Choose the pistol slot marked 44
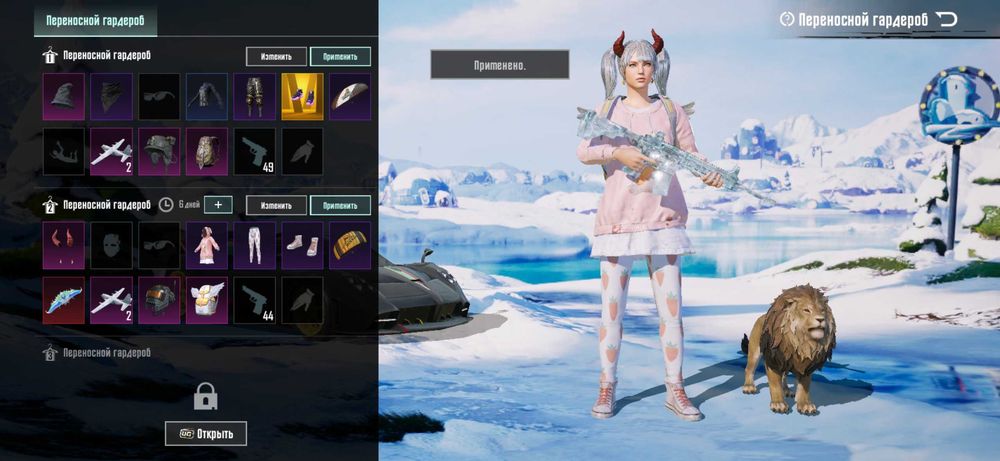The height and width of the screenshot is (461, 1000). pyautogui.click(x=254, y=300)
